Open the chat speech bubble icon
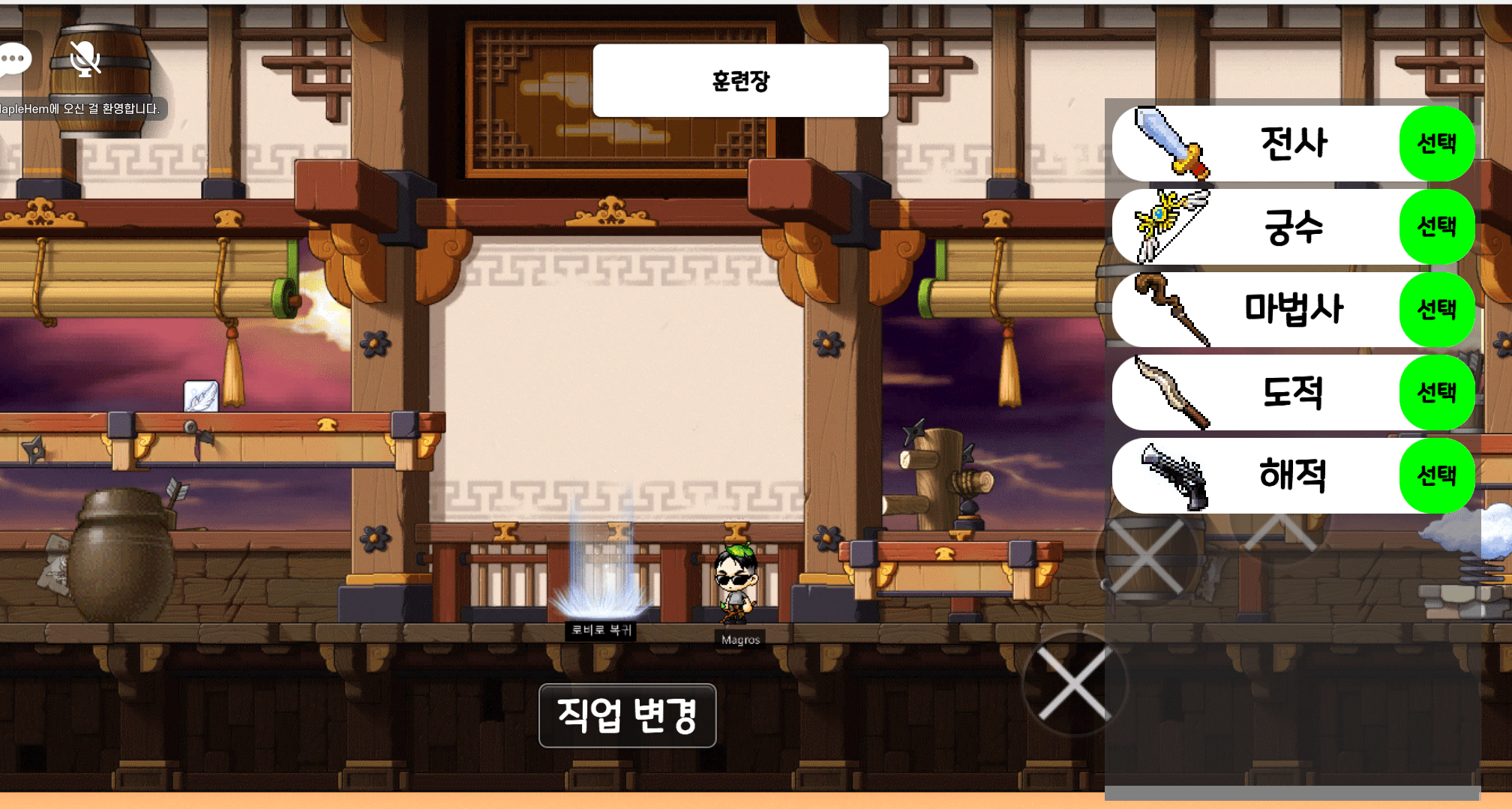Viewport: 1512px width, 809px height. click(x=14, y=59)
